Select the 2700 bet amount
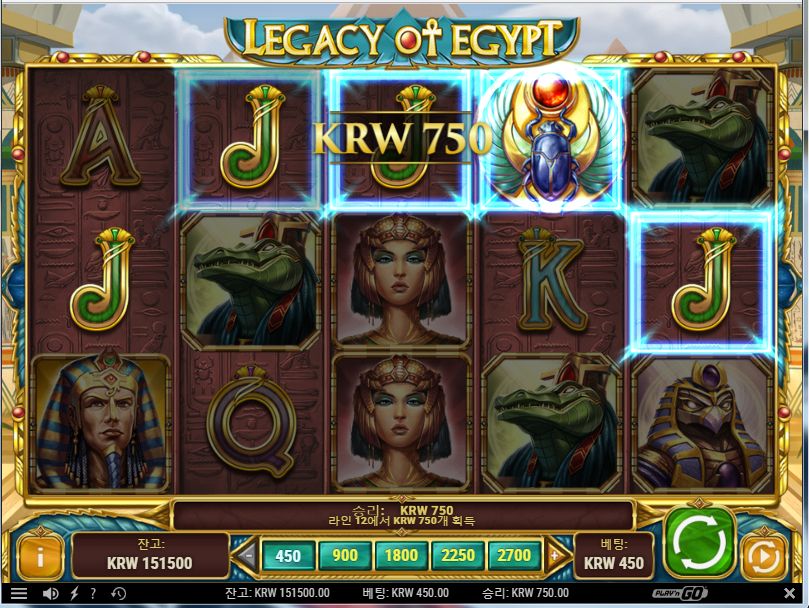Image resolution: width=809 pixels, height=608 pixels. (x=514, y=556)
